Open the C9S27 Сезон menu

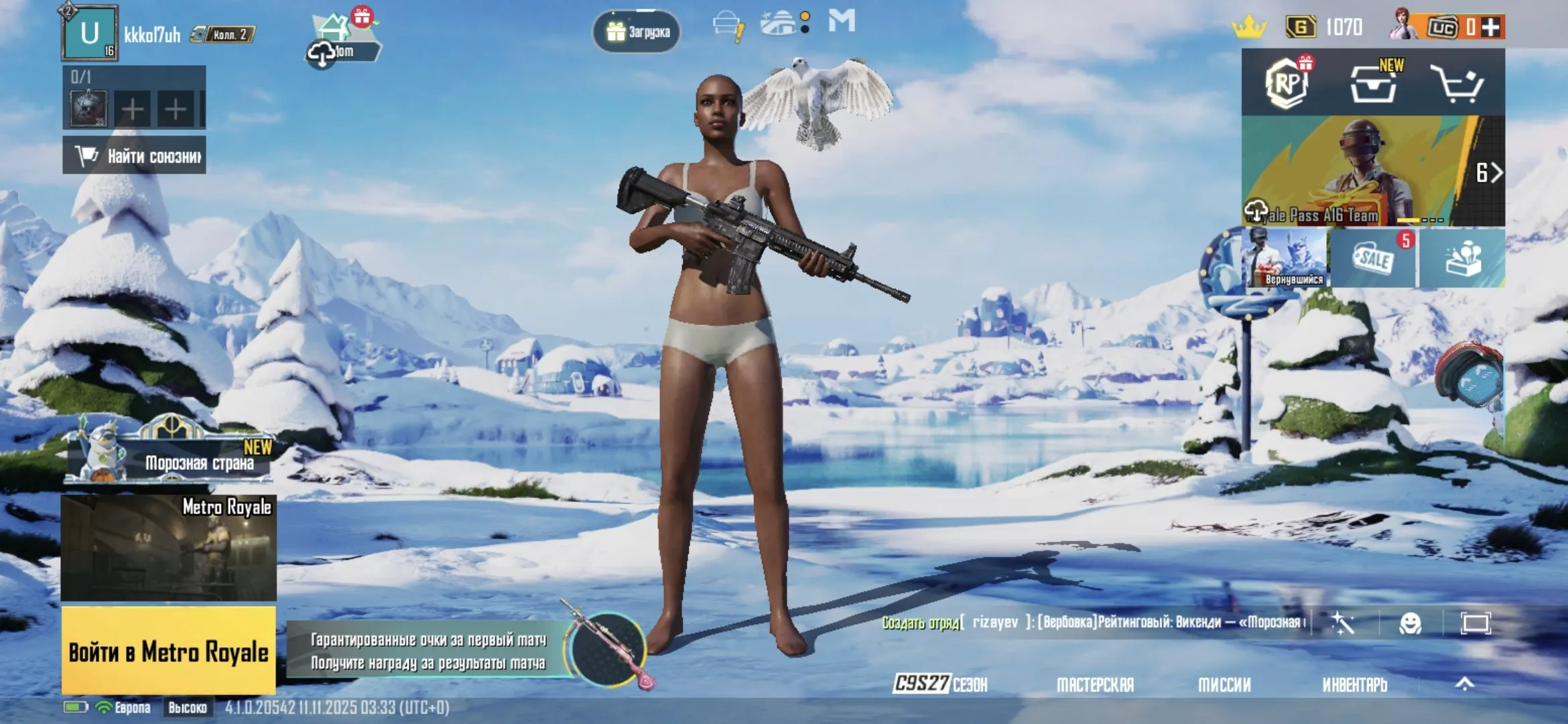click(x=940, y=684)
